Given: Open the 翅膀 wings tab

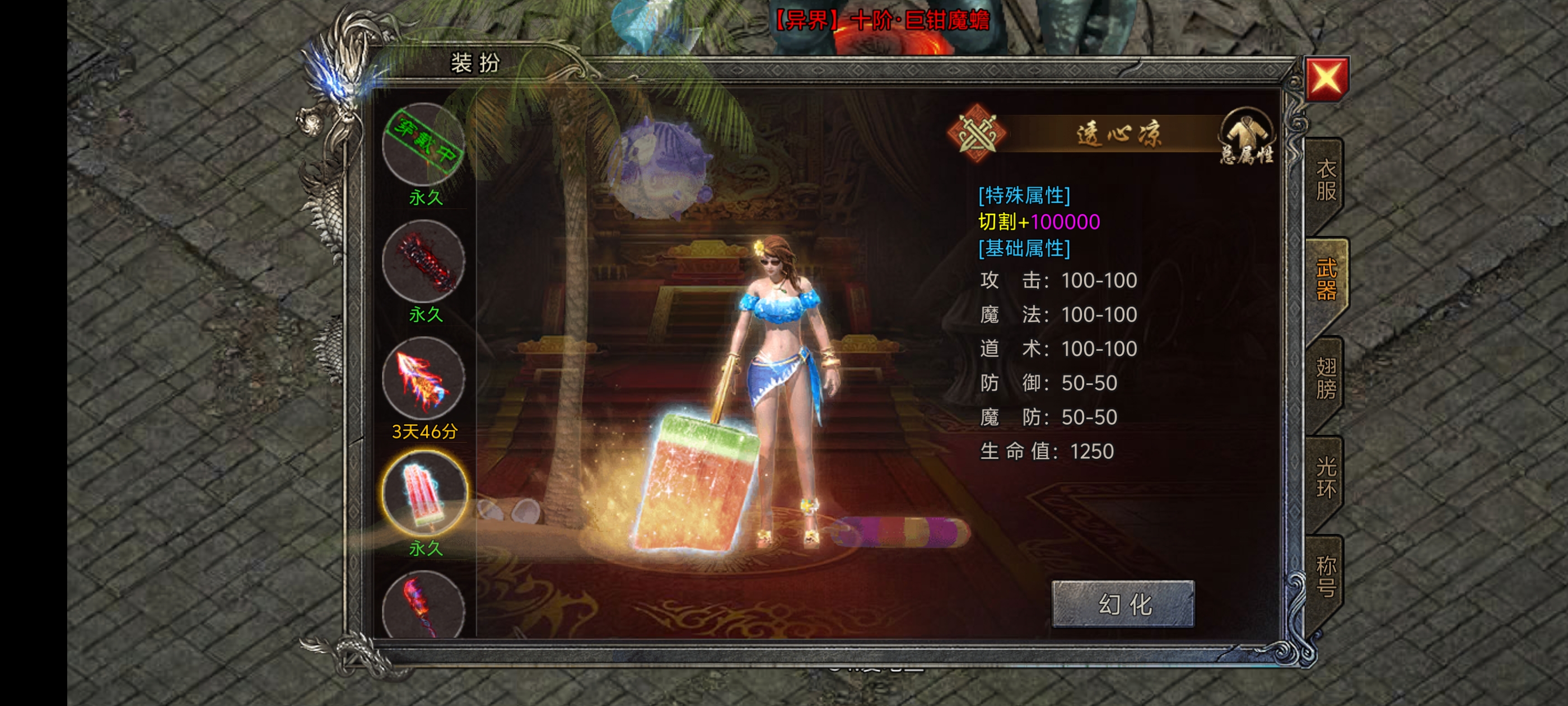Looking at the screenshot, I should click(x=1325, y=378).
